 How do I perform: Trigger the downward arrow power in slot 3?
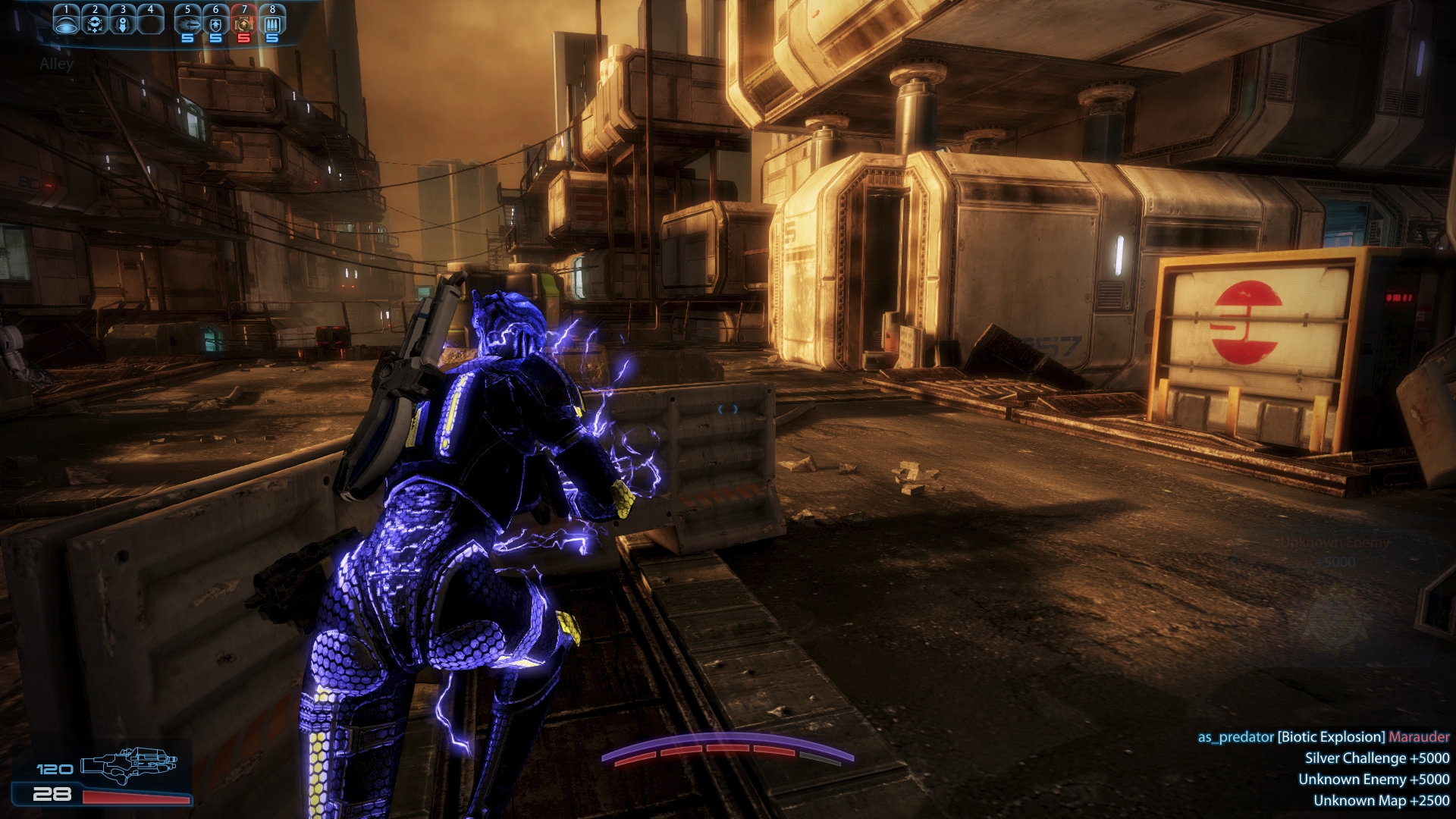pos(123,24)
